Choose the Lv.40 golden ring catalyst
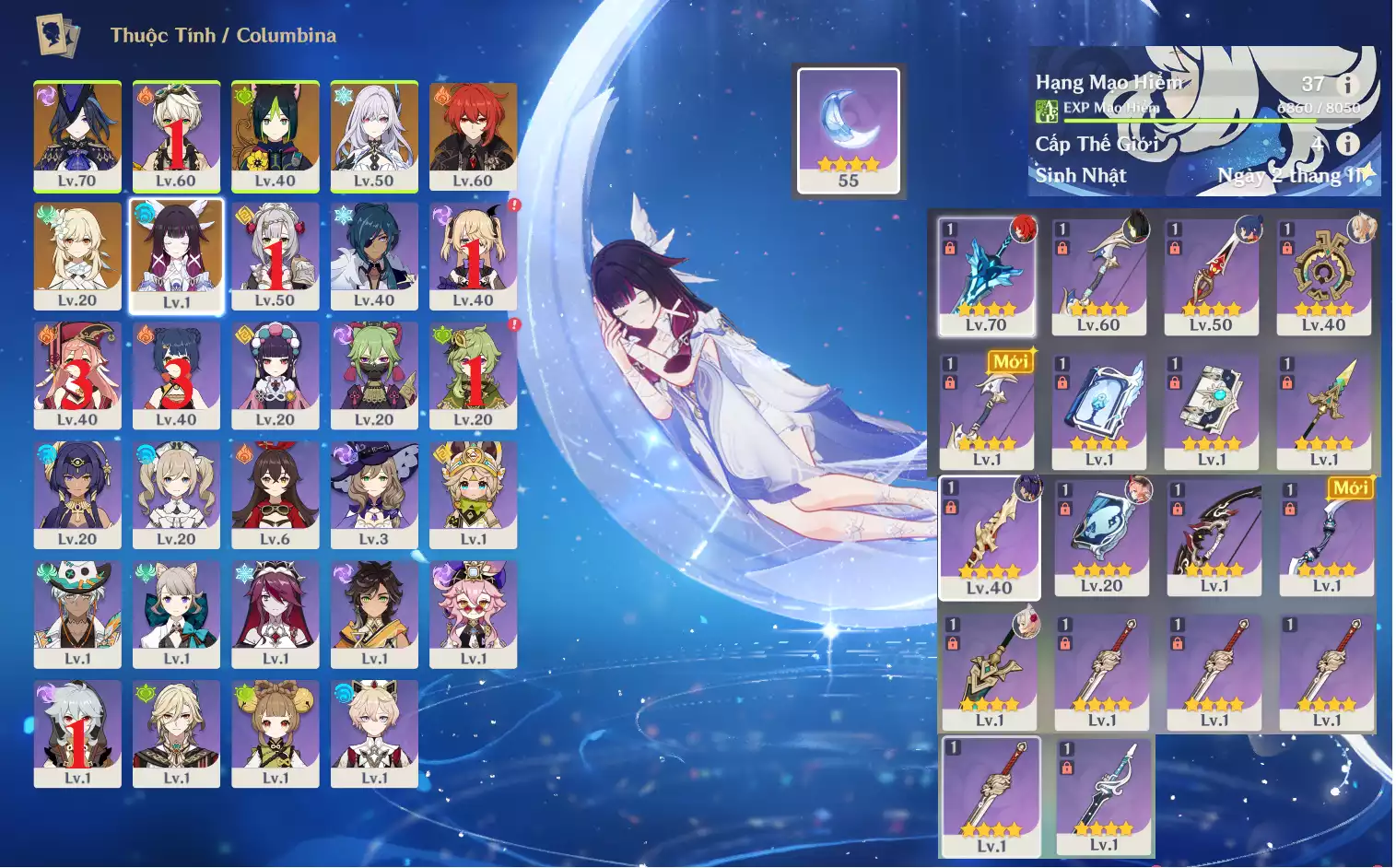Viewport: 1396px width, 868px height. pyautogui.click(x=1323, y=276)
